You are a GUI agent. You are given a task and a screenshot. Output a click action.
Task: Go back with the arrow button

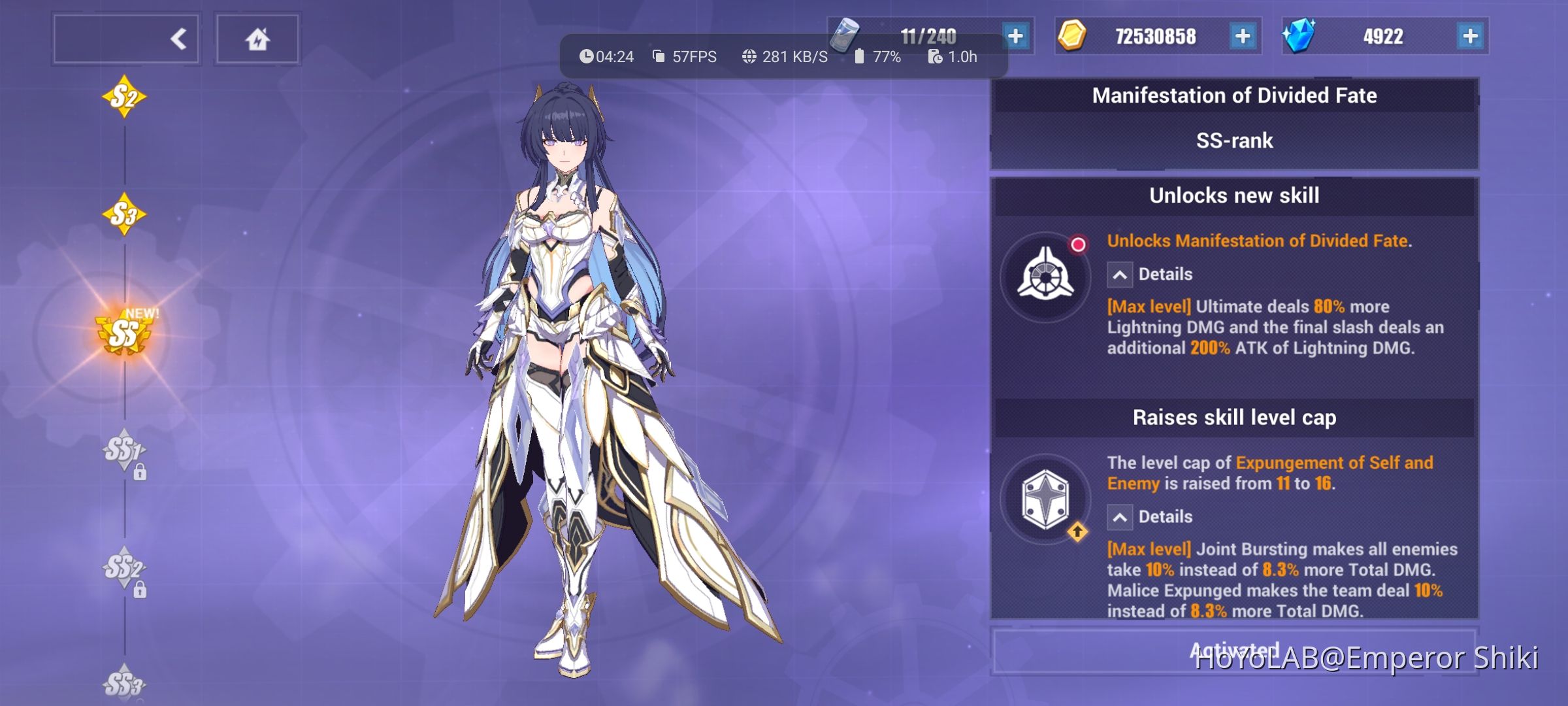pos(178,38)
